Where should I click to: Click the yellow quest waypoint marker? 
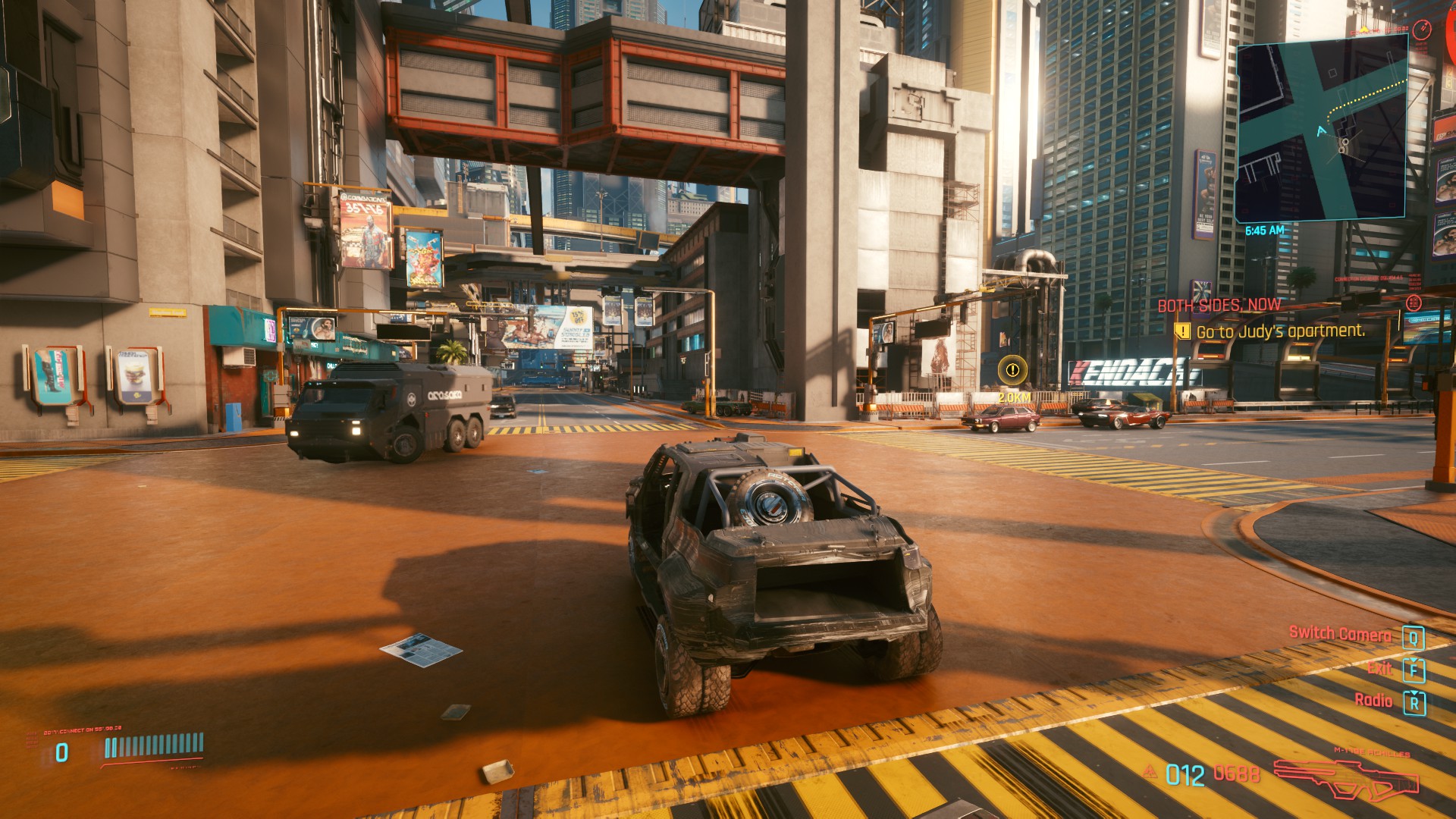[1012, 371]
